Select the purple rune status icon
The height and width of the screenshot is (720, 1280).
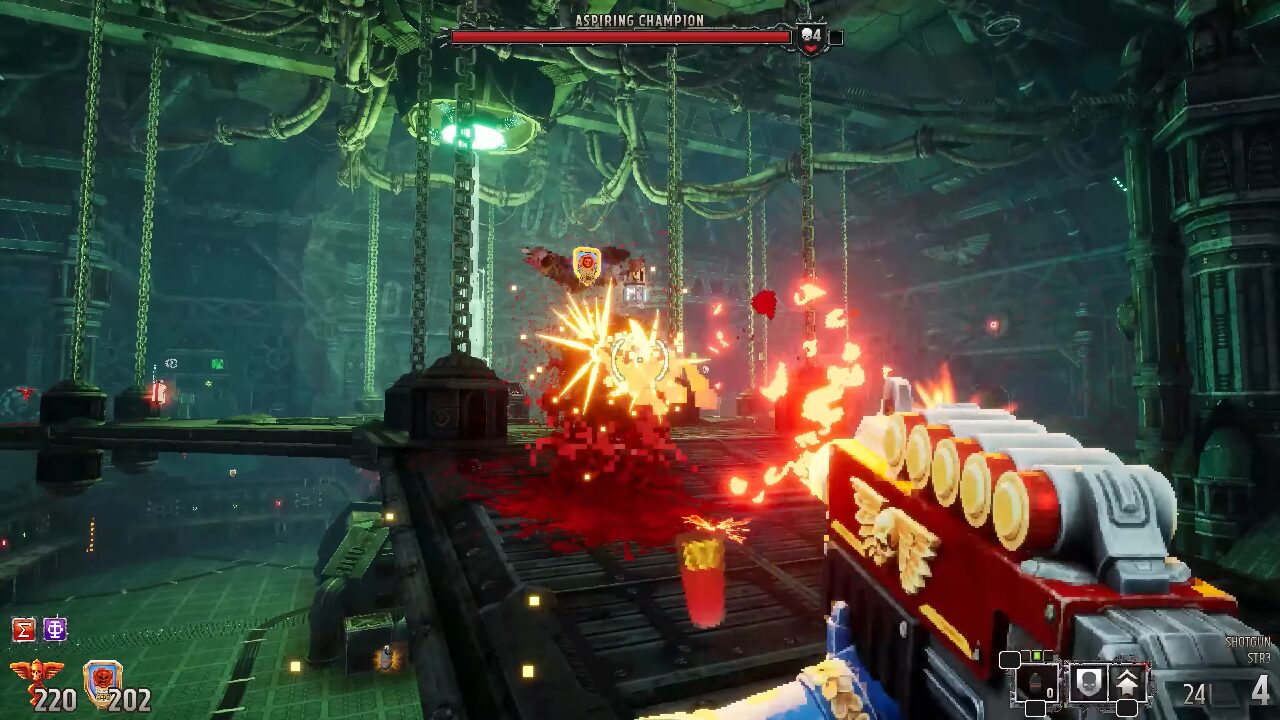click(x=55, y=630)
